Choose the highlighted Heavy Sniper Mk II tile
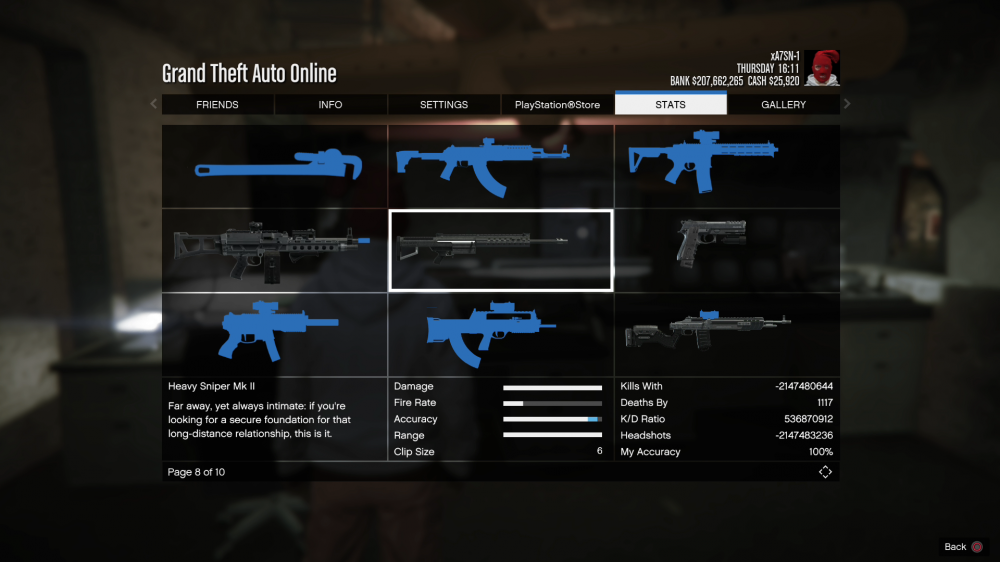1000x562 pixels. [x=500, y=250]
